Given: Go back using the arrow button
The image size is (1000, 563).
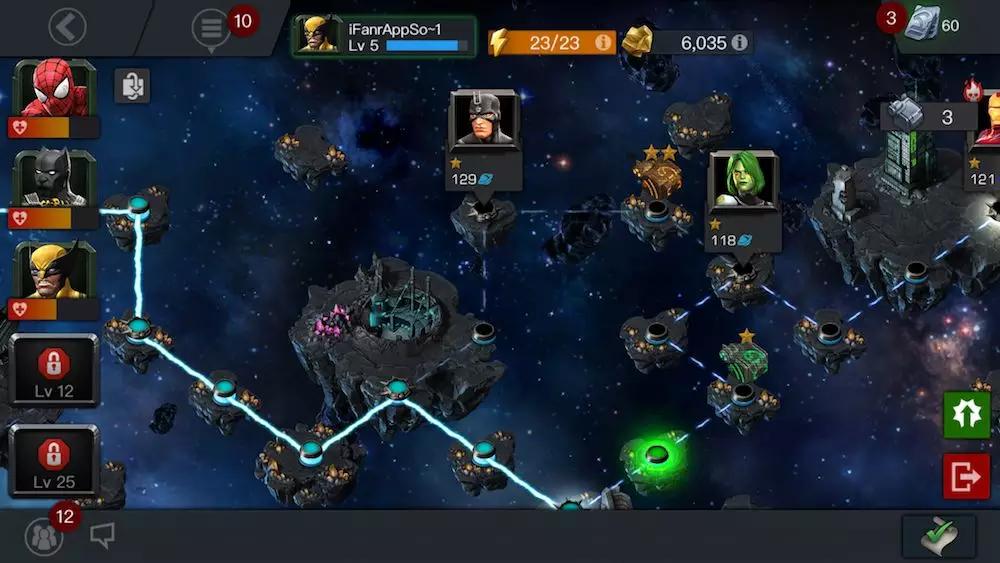Looking at the screenshot, I should tap(67, 27).
